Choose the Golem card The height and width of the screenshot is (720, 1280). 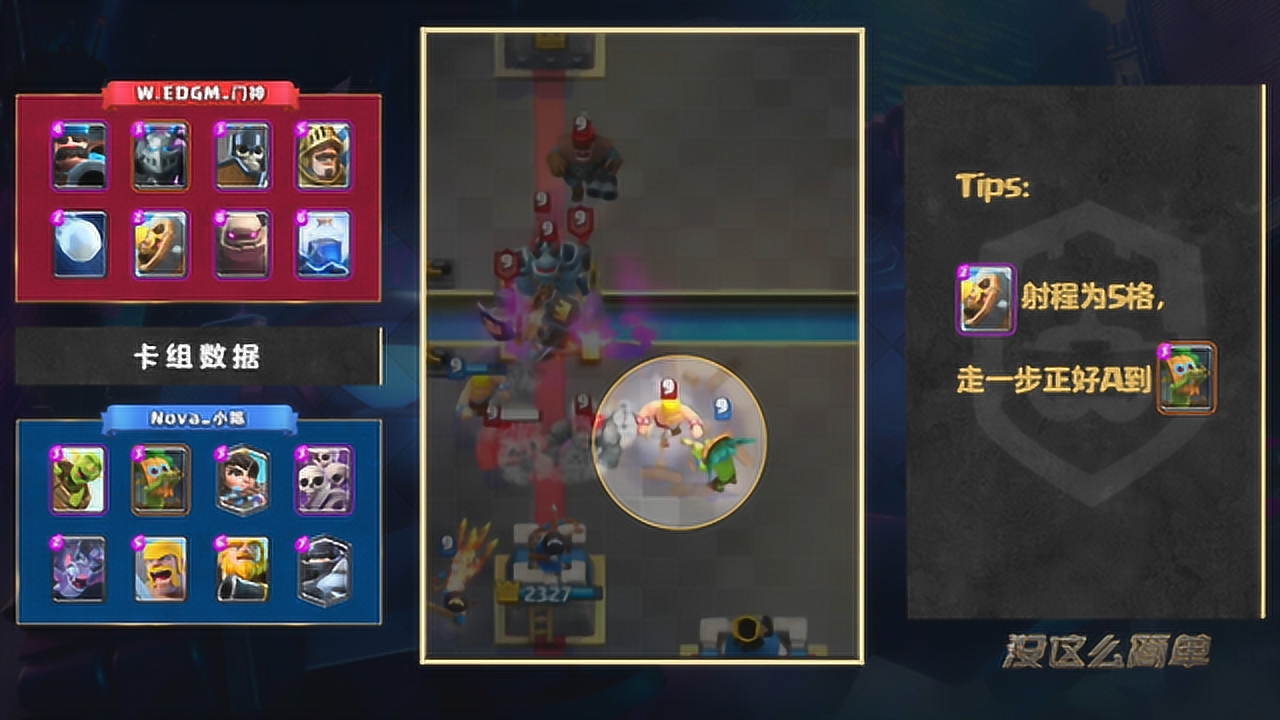click(242, 243)
